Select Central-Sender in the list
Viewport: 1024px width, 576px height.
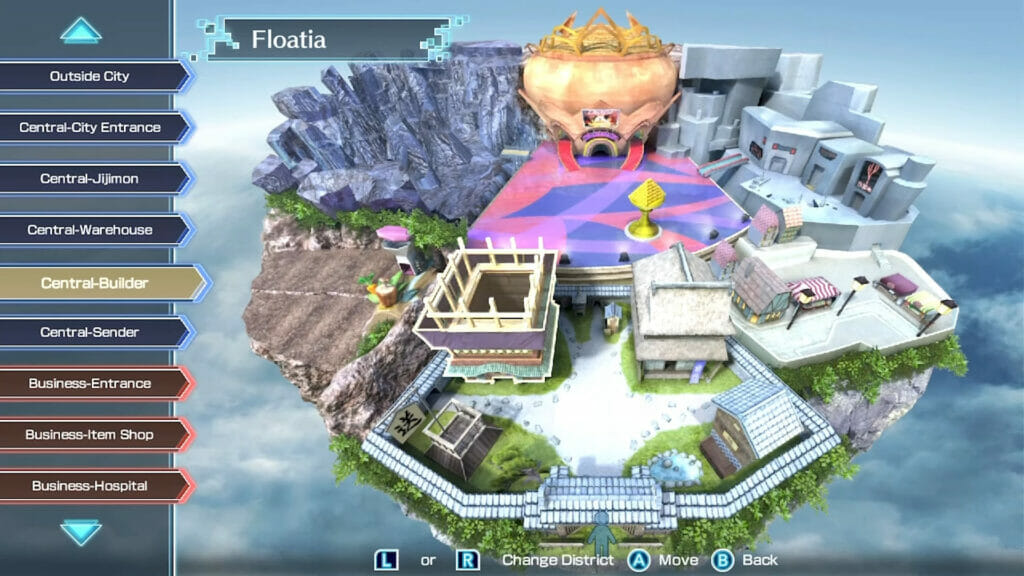coord(90,332)
